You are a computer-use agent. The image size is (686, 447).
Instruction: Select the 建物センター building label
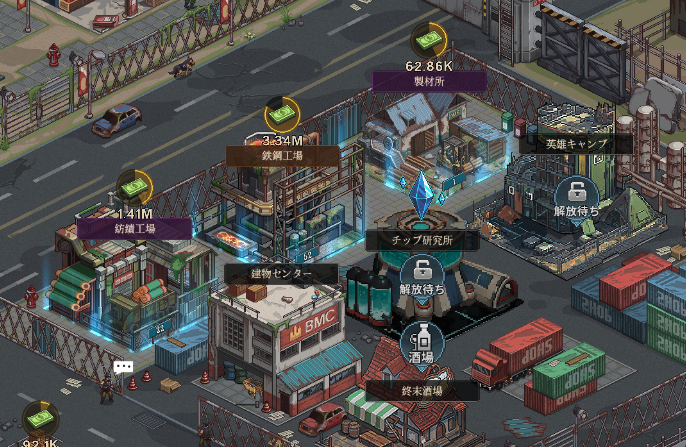point(268,273)
